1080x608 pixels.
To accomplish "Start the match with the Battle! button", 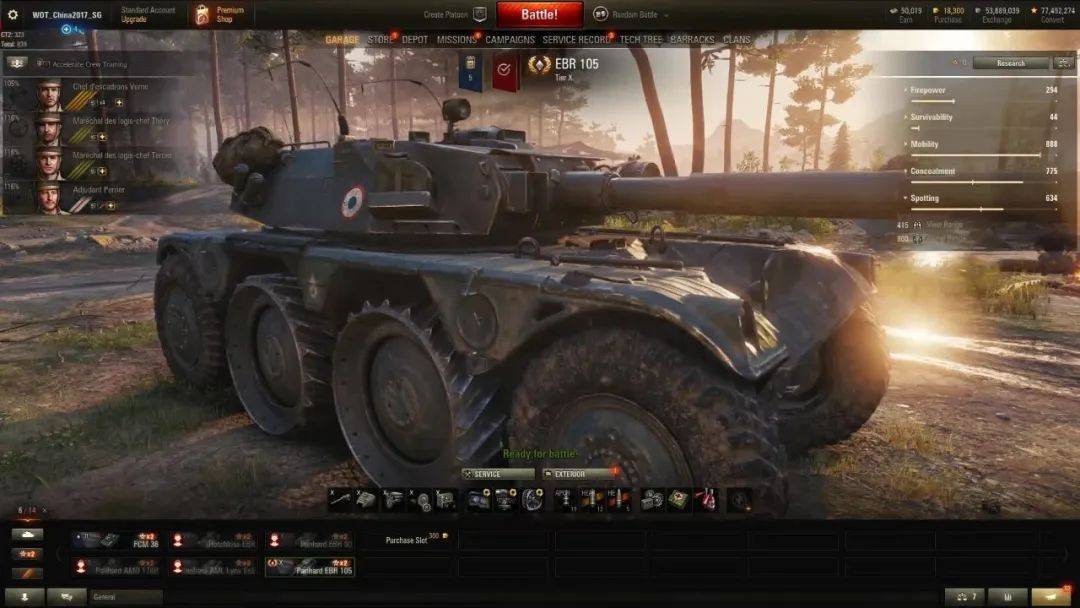I will click(539, 15).
